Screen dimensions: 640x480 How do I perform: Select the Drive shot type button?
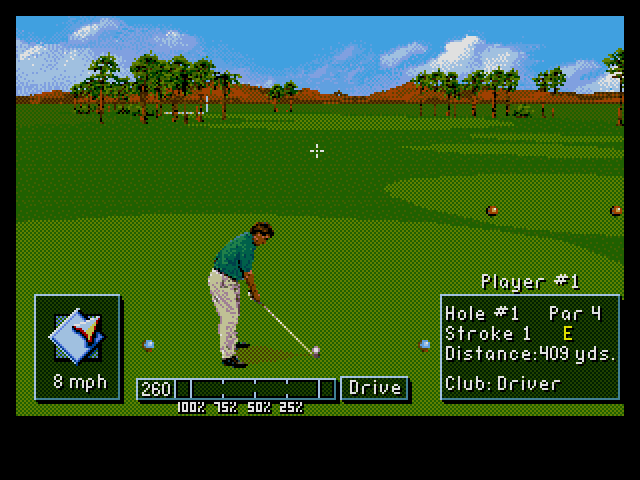click(x=374, y=388)
